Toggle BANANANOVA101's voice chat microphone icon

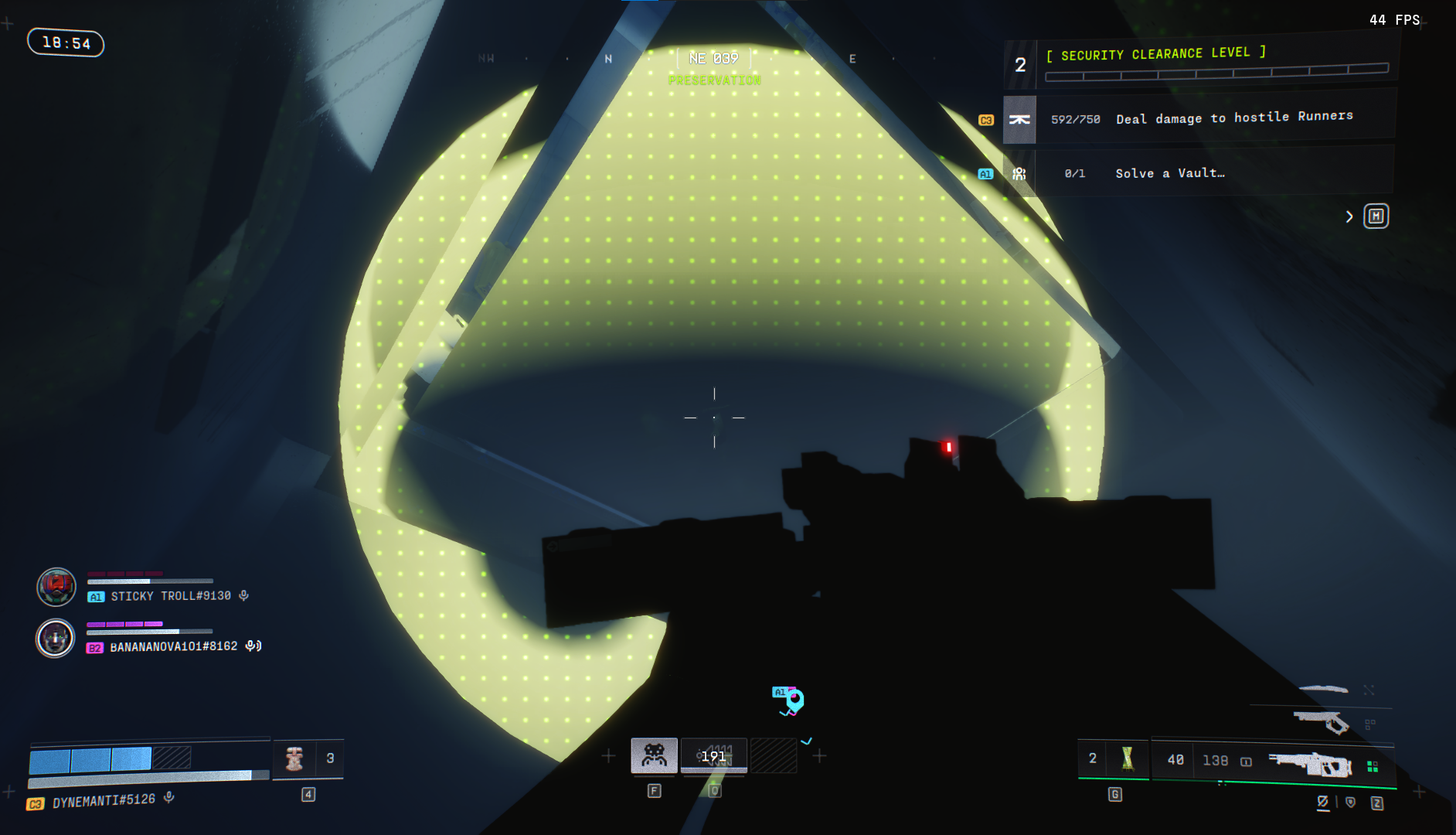click(253, 646)
